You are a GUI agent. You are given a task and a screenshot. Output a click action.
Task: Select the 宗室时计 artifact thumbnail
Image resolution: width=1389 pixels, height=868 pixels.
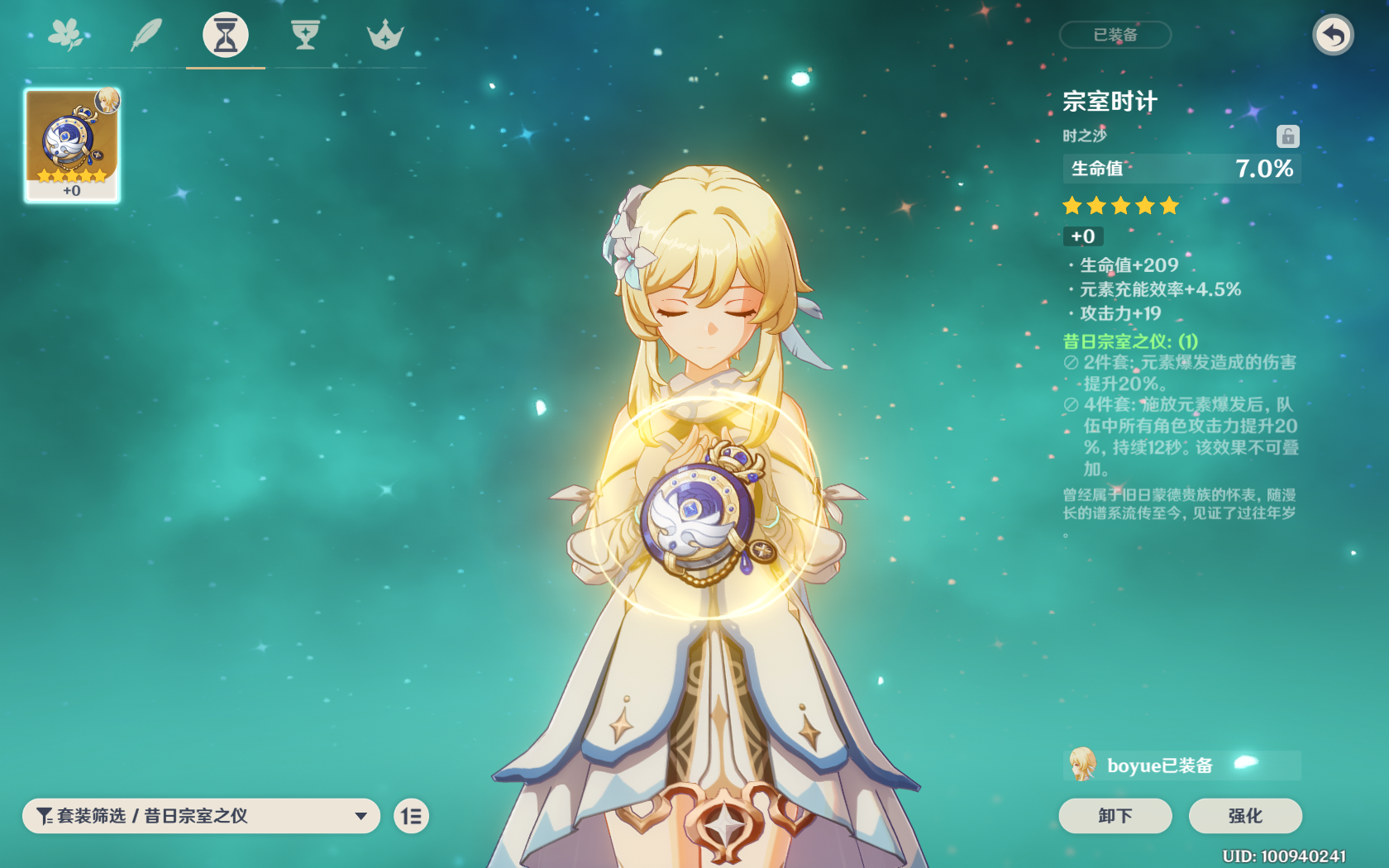(x=73, y=145)
